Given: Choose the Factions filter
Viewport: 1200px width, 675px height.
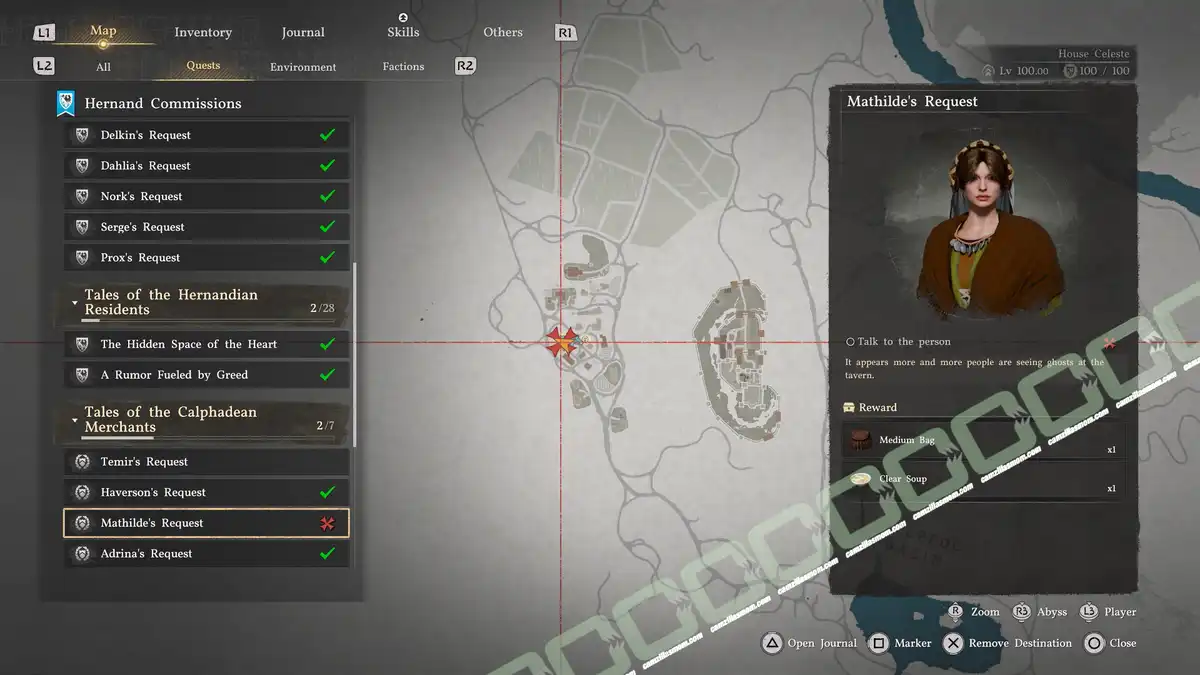Looking at the screenshot, I should [x=403, y=67].
